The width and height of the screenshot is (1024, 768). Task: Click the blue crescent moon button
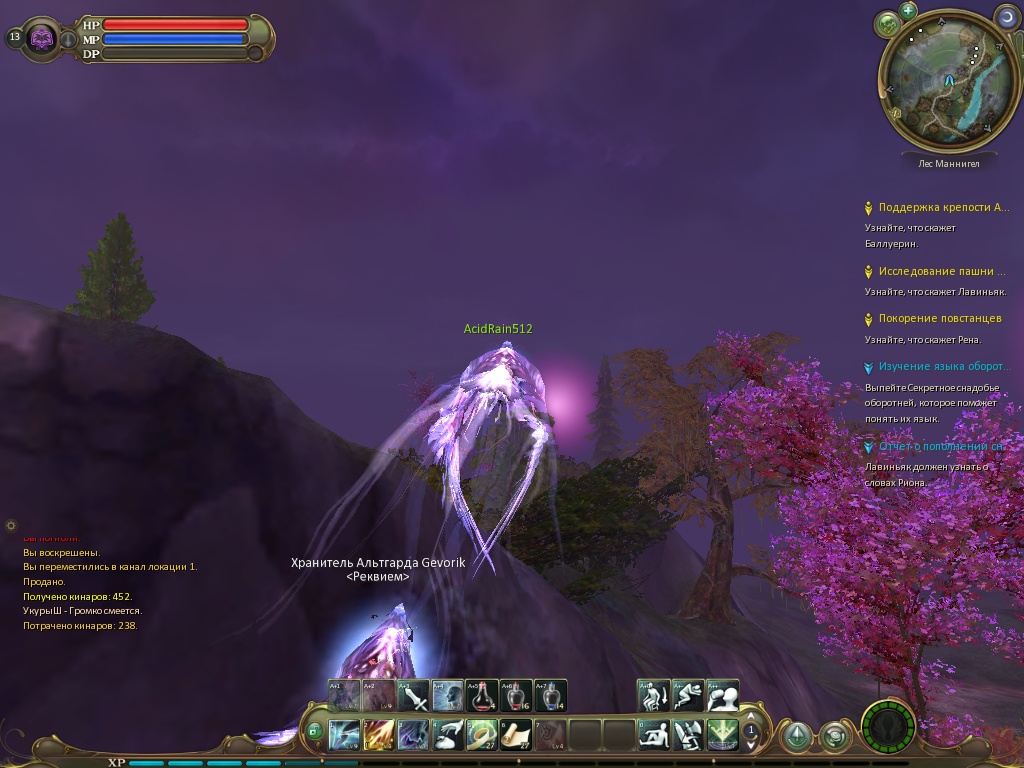(x=1006, y=16)
